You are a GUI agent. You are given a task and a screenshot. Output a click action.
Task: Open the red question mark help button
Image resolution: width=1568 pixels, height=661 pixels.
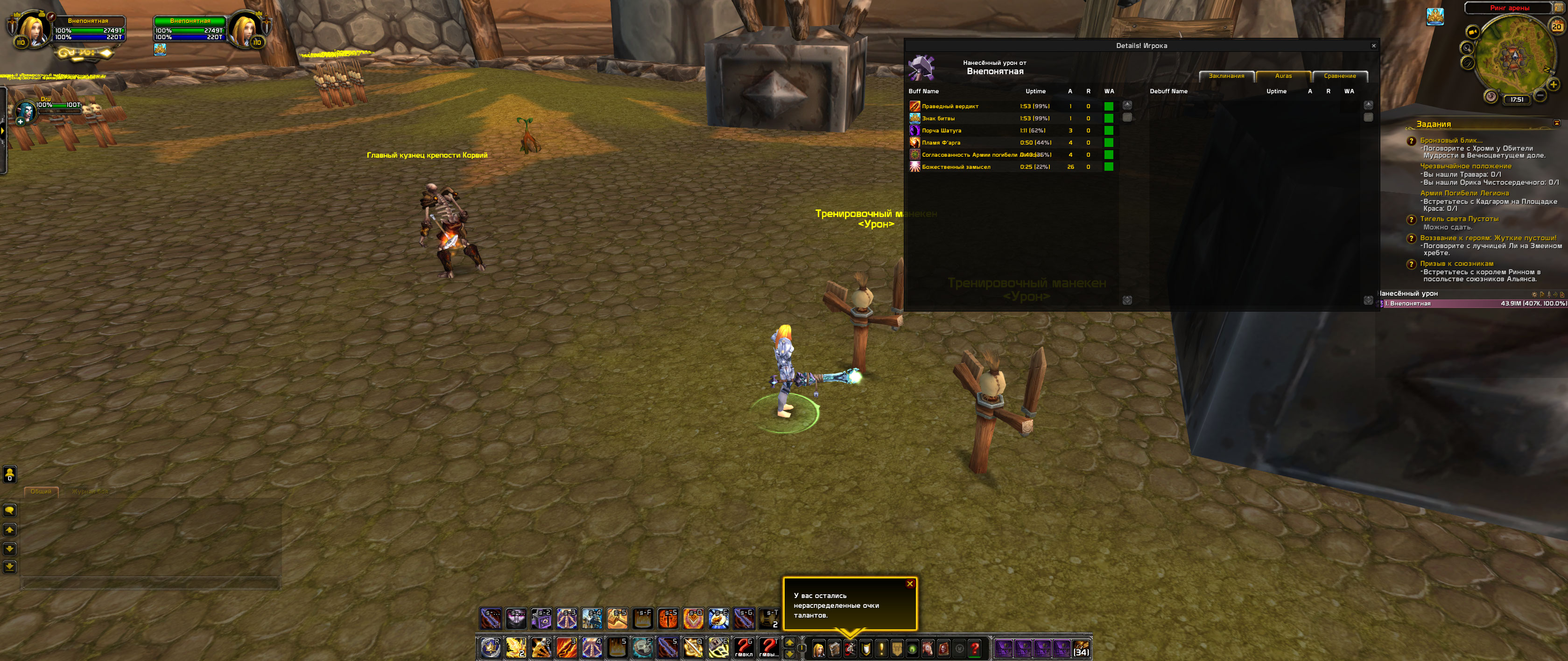pyautogui.click(x=975, y=649)
